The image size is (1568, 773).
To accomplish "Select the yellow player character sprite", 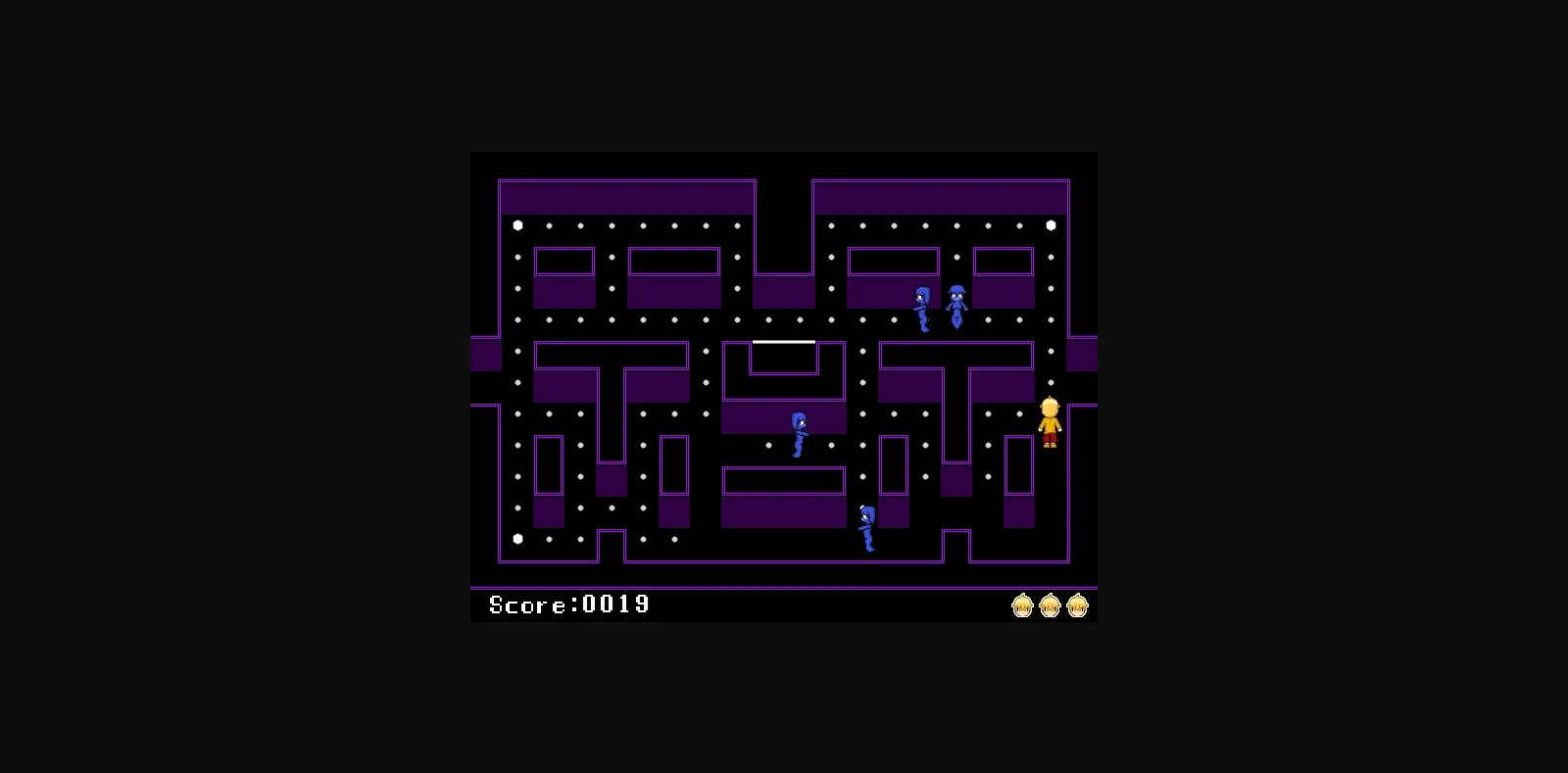I will click(x=1050, y=419).
